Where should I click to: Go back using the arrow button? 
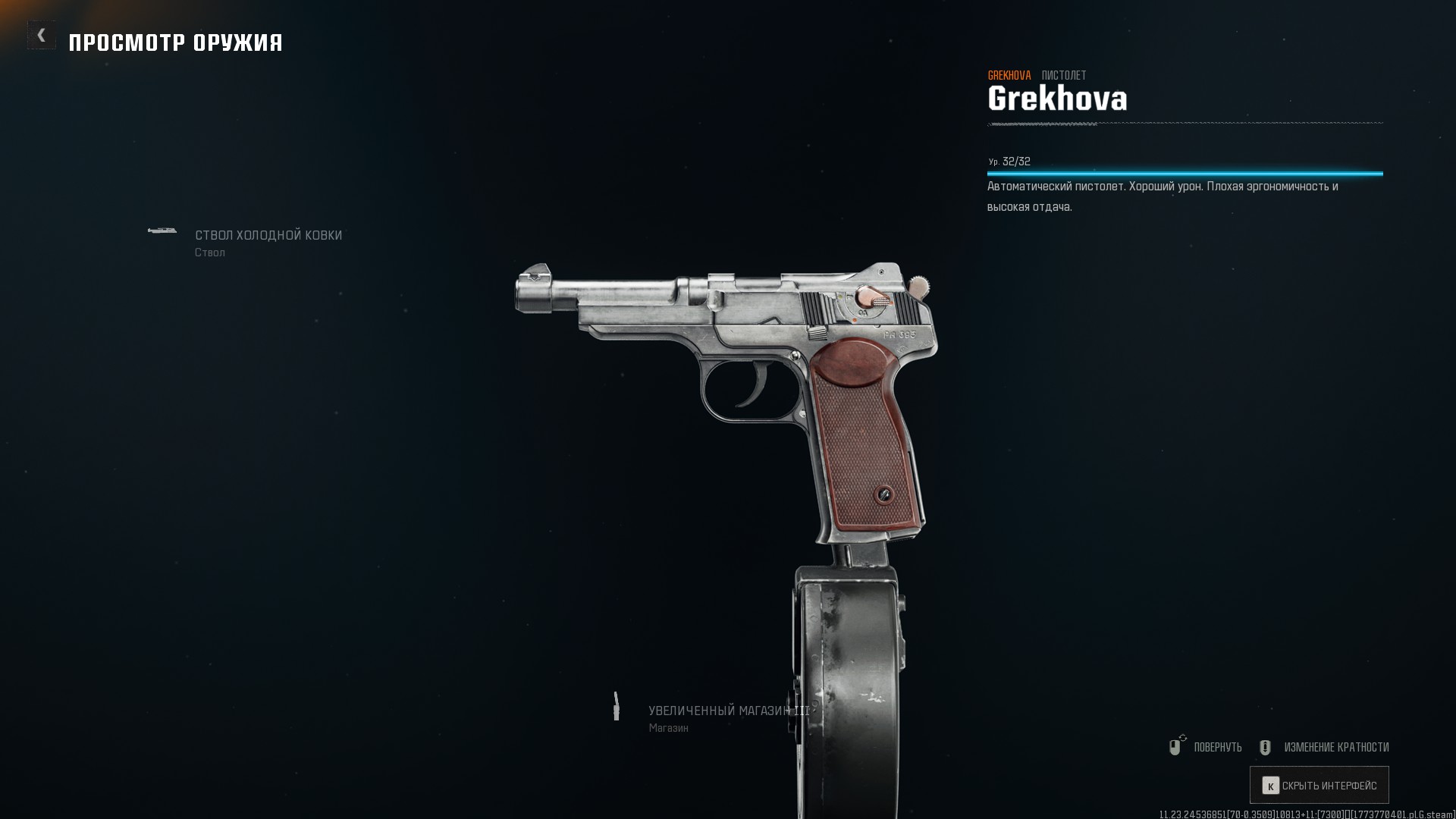click(42, 35)
